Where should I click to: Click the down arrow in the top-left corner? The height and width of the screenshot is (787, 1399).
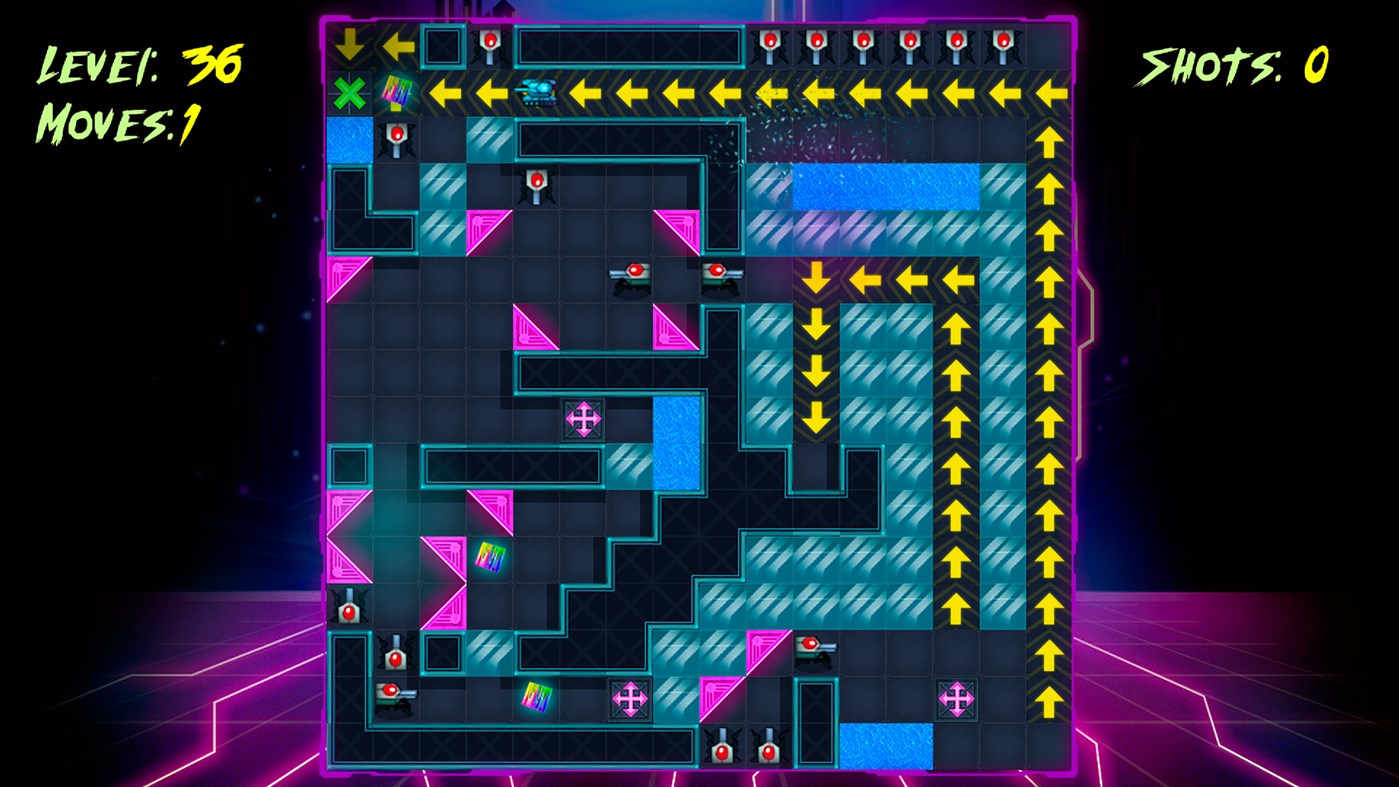[350, 42]
